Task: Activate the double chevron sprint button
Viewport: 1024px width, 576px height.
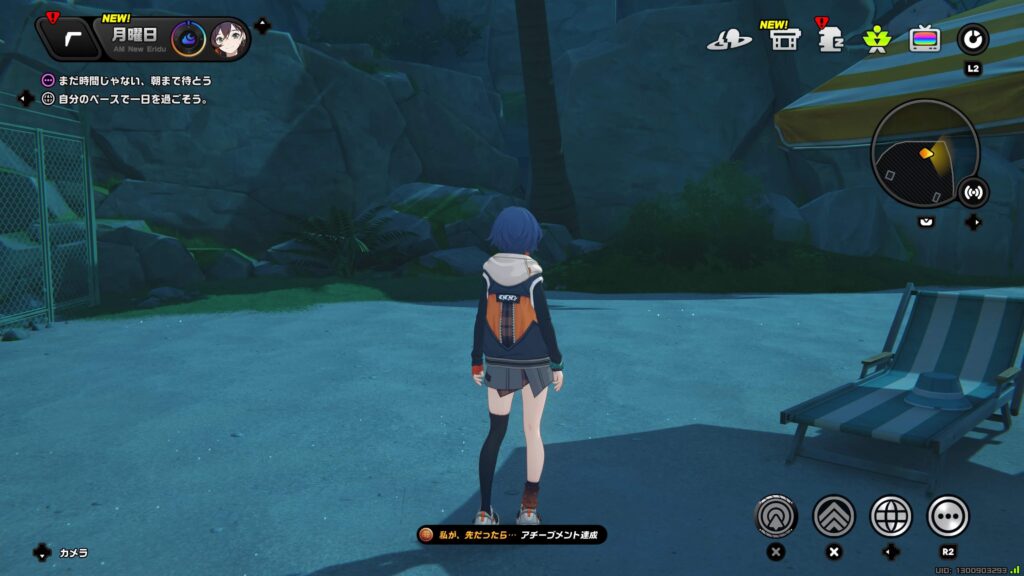Action: pos(834,516)
